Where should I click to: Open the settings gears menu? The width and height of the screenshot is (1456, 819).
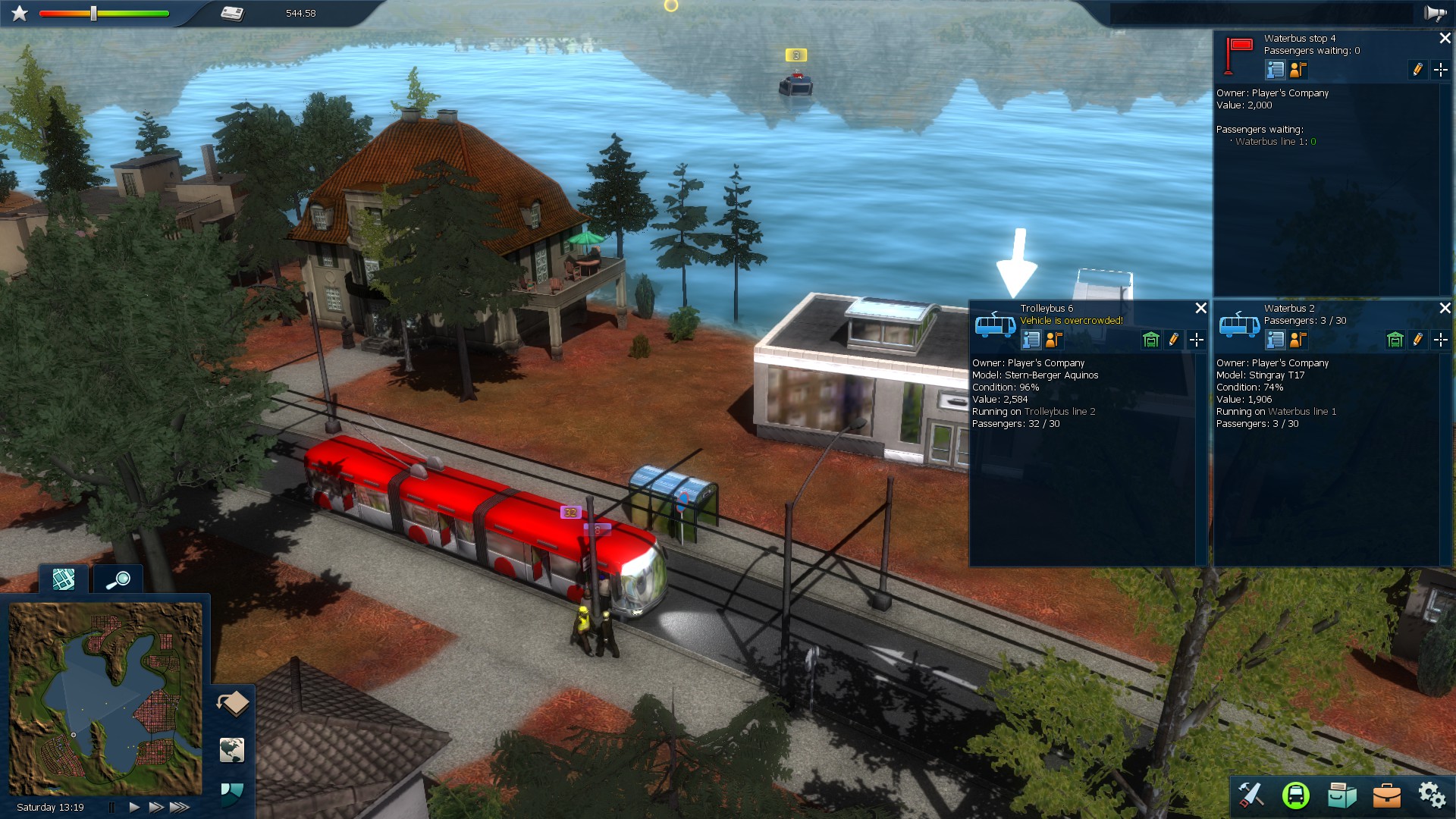(1432, 795)
